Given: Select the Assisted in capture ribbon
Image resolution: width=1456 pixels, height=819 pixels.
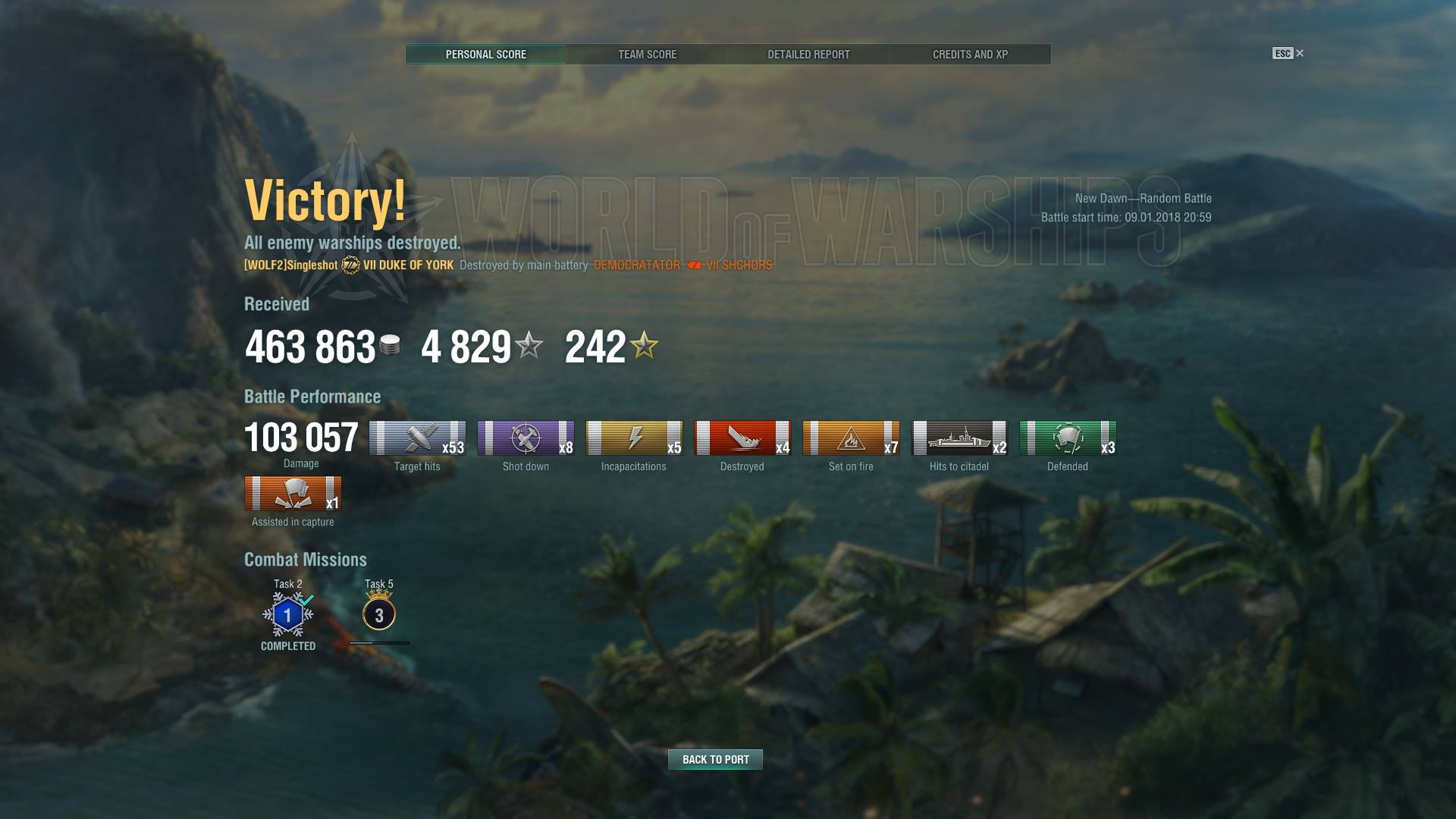Looking at the screenshot, I should click(x=293, y=494).
